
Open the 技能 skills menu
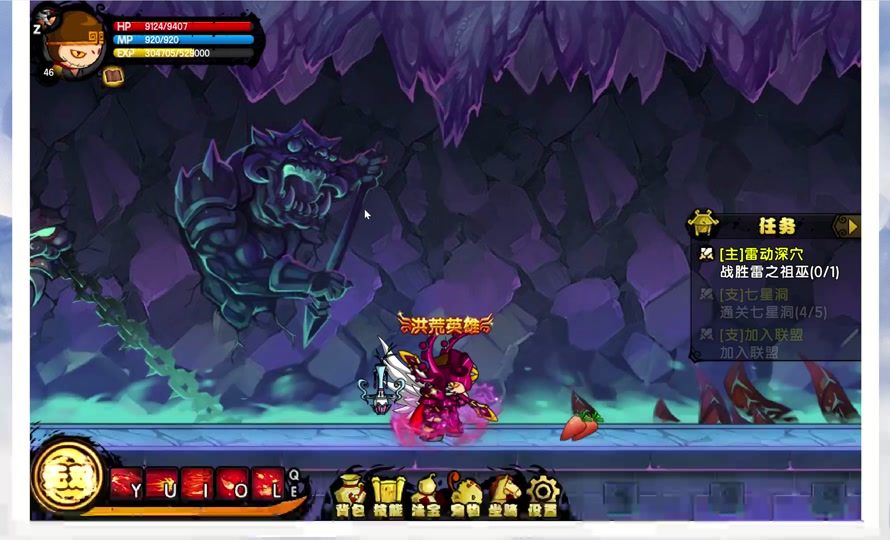coord(387,495)
